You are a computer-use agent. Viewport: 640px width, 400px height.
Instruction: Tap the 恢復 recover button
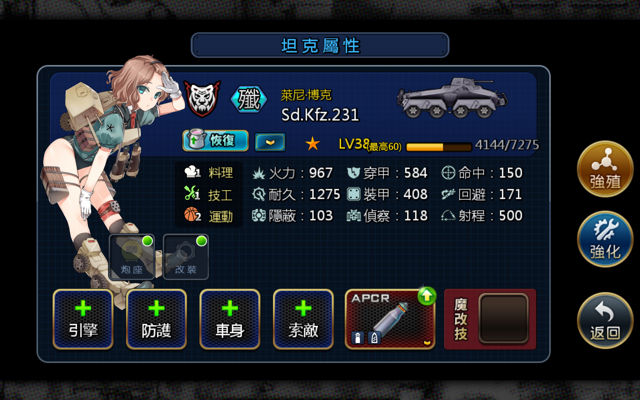pos(216,141)
